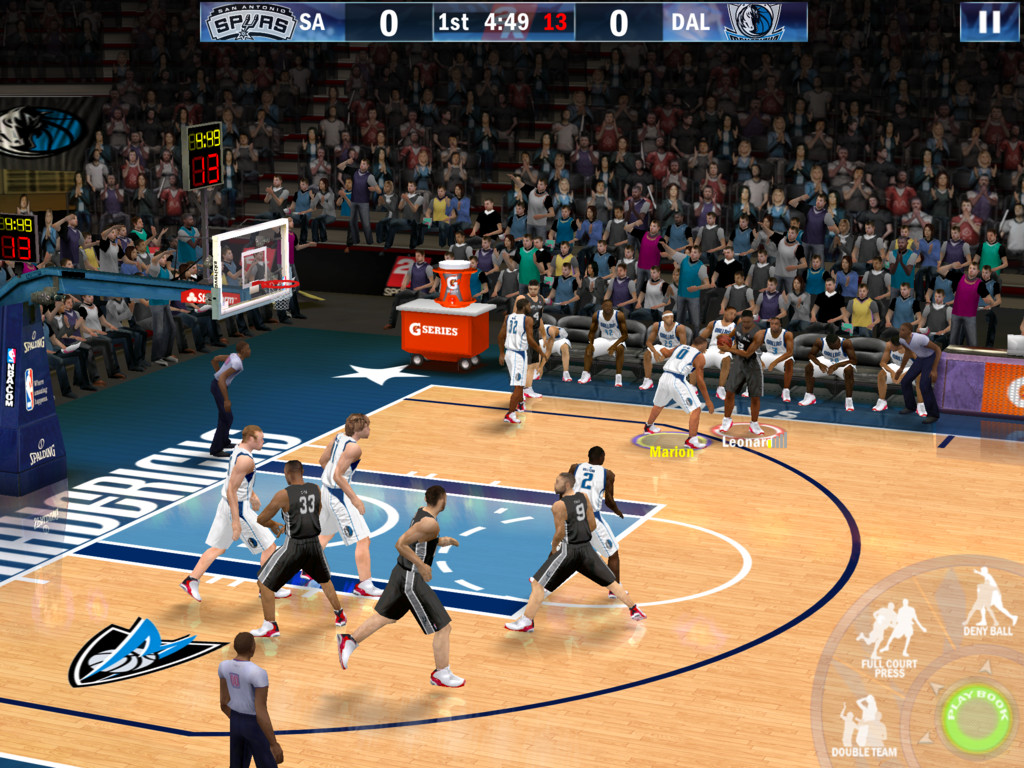Tap the Deny Ball button
1024x768 pixels.
[988, 601]
